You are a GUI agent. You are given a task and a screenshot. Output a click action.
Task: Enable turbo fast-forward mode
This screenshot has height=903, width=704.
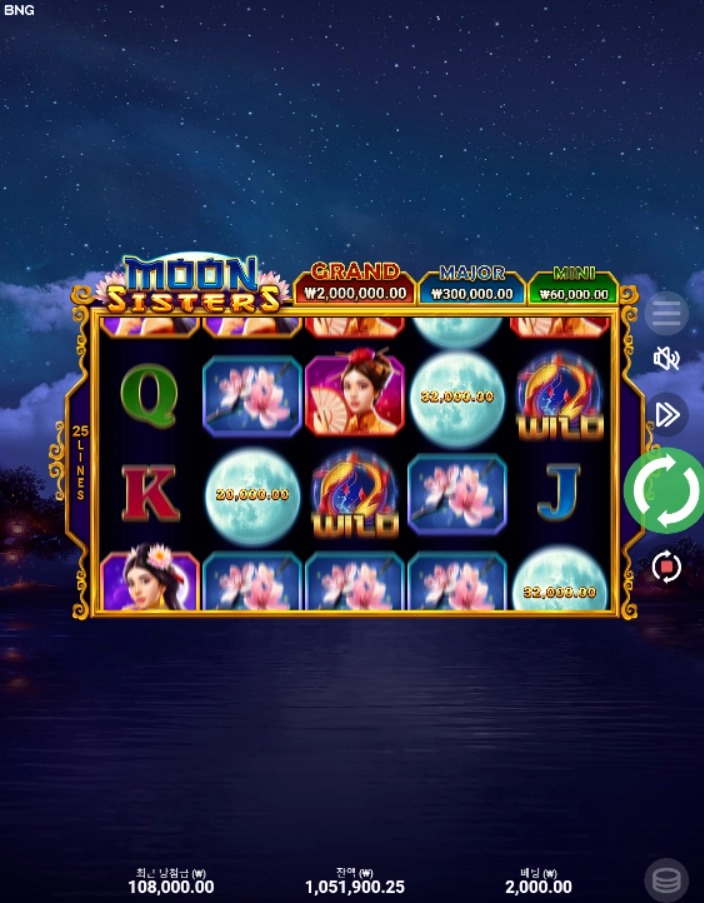point(667,414)
